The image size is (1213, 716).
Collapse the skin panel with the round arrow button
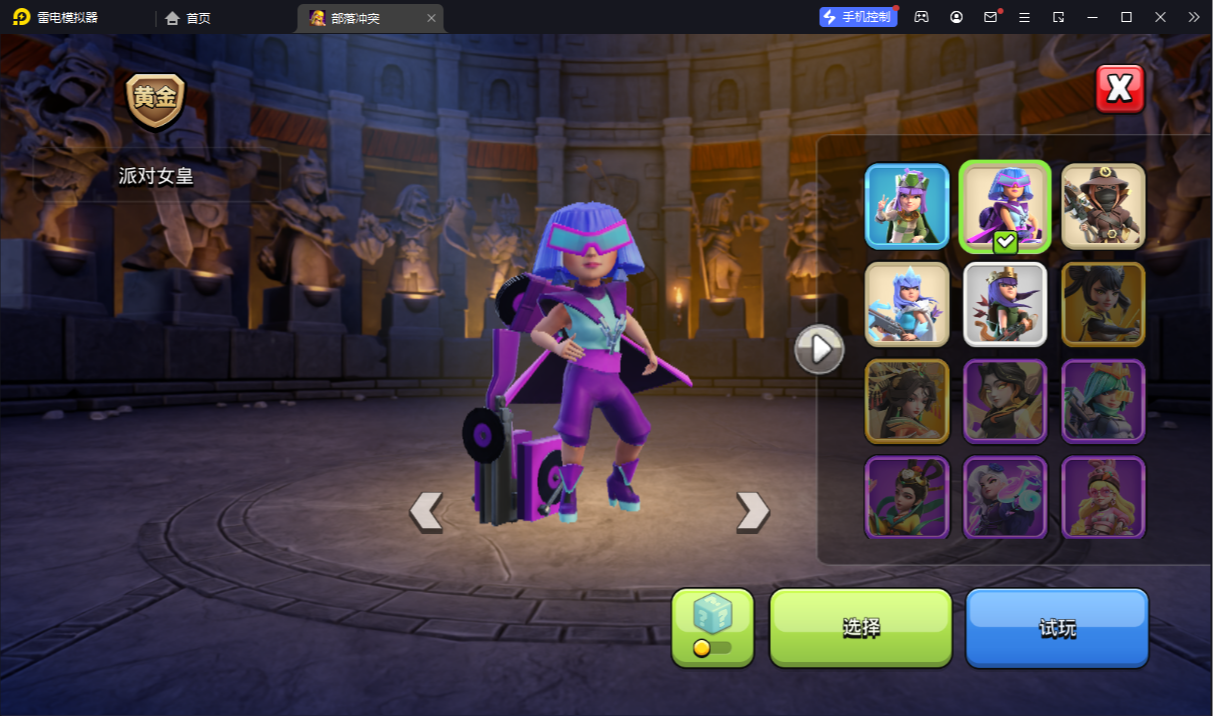click(x=819, y=349)
